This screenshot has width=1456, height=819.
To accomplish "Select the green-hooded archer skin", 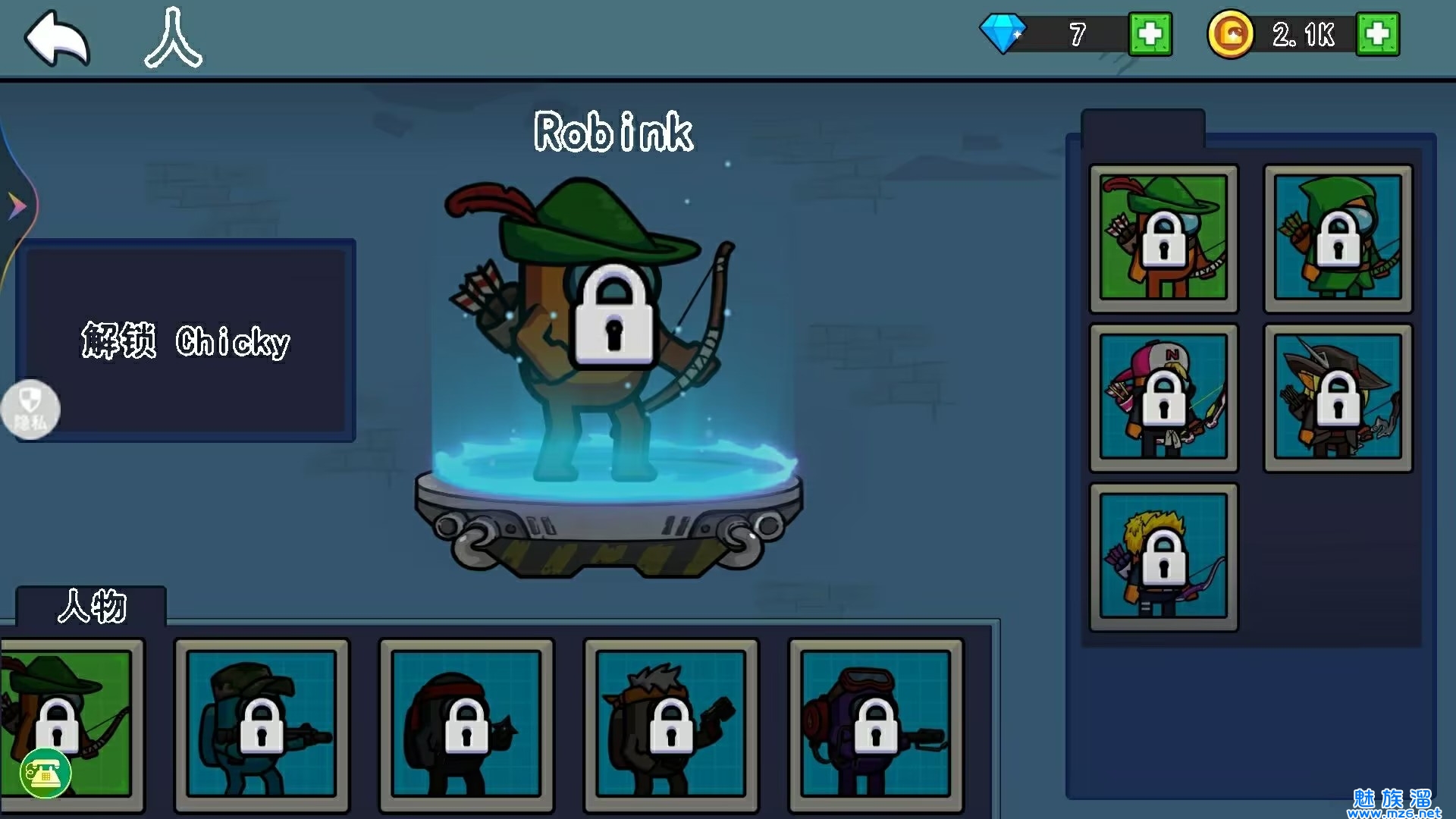I will [1338, 238].
